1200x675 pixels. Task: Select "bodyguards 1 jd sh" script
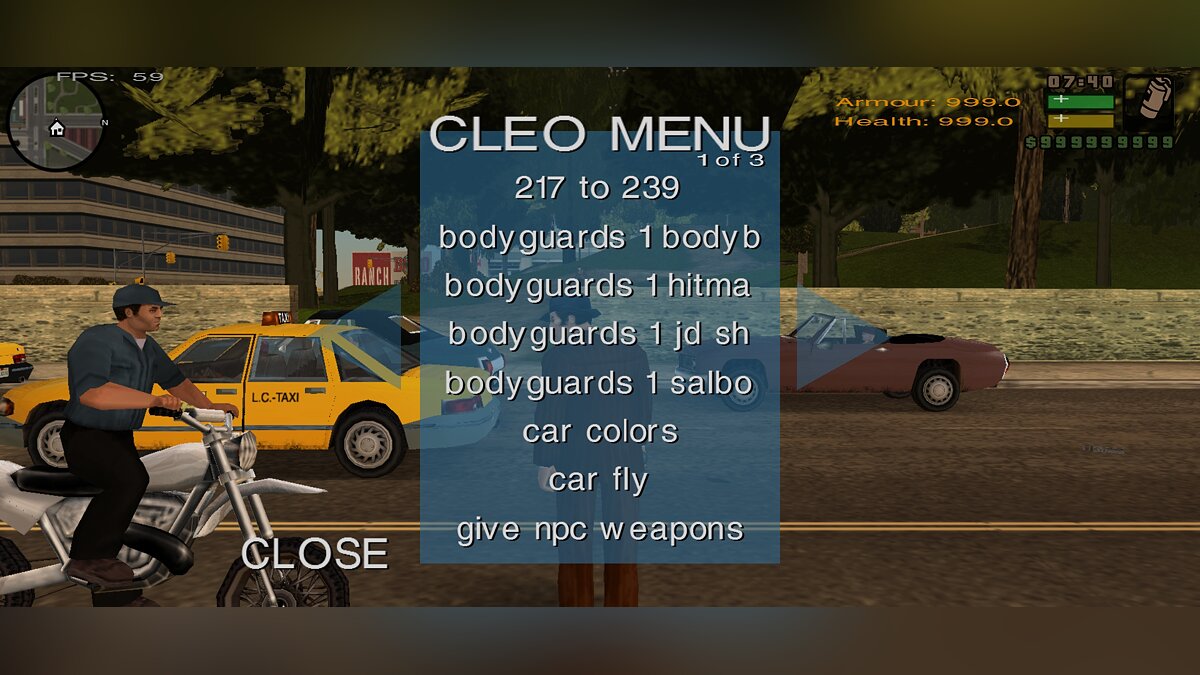598,334
